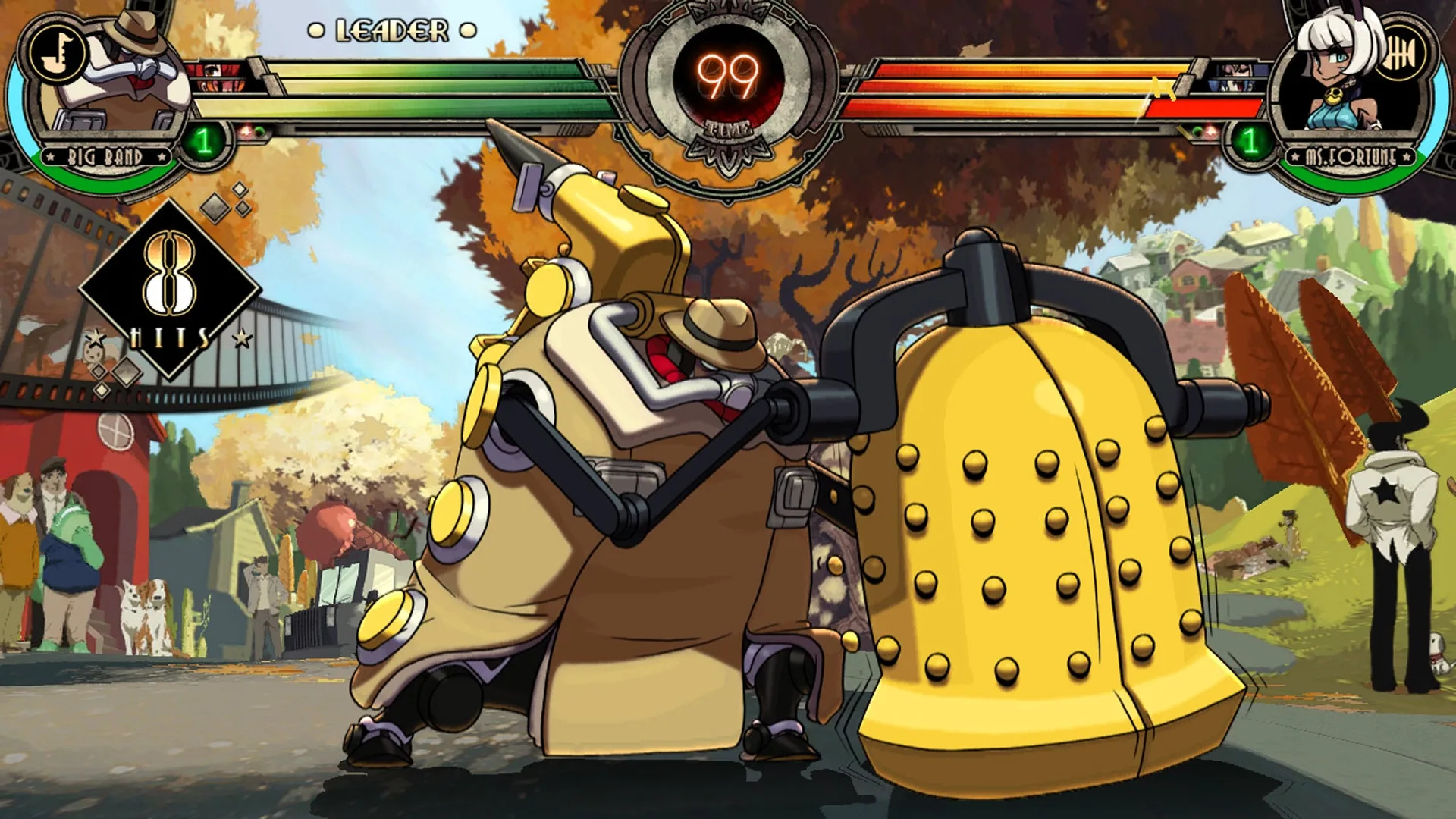
Task: Expand the green indicator dot near Ms. Fortune's counter
Action: (1197, 130)
